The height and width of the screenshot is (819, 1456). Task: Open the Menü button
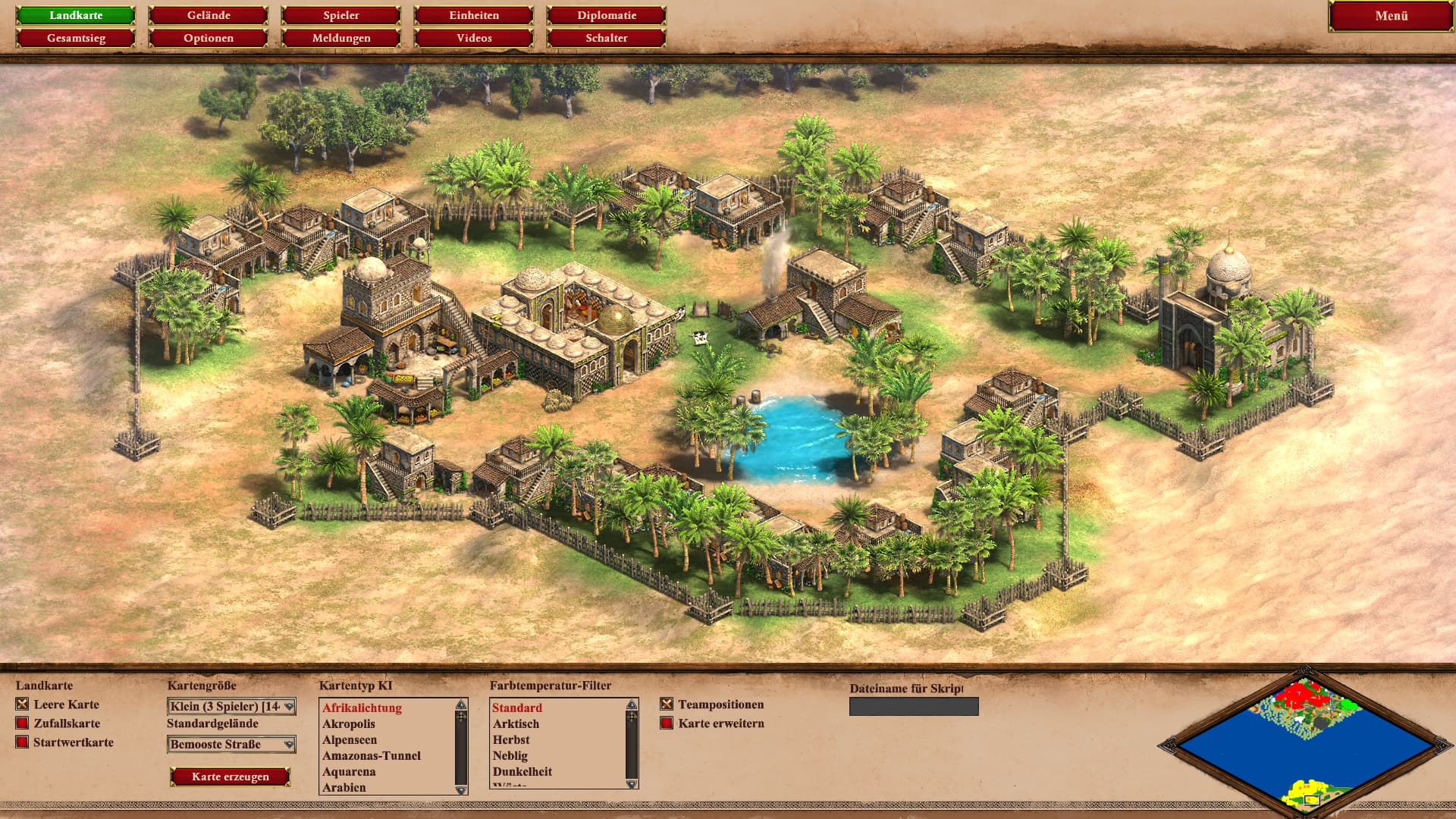(1391, 16)
